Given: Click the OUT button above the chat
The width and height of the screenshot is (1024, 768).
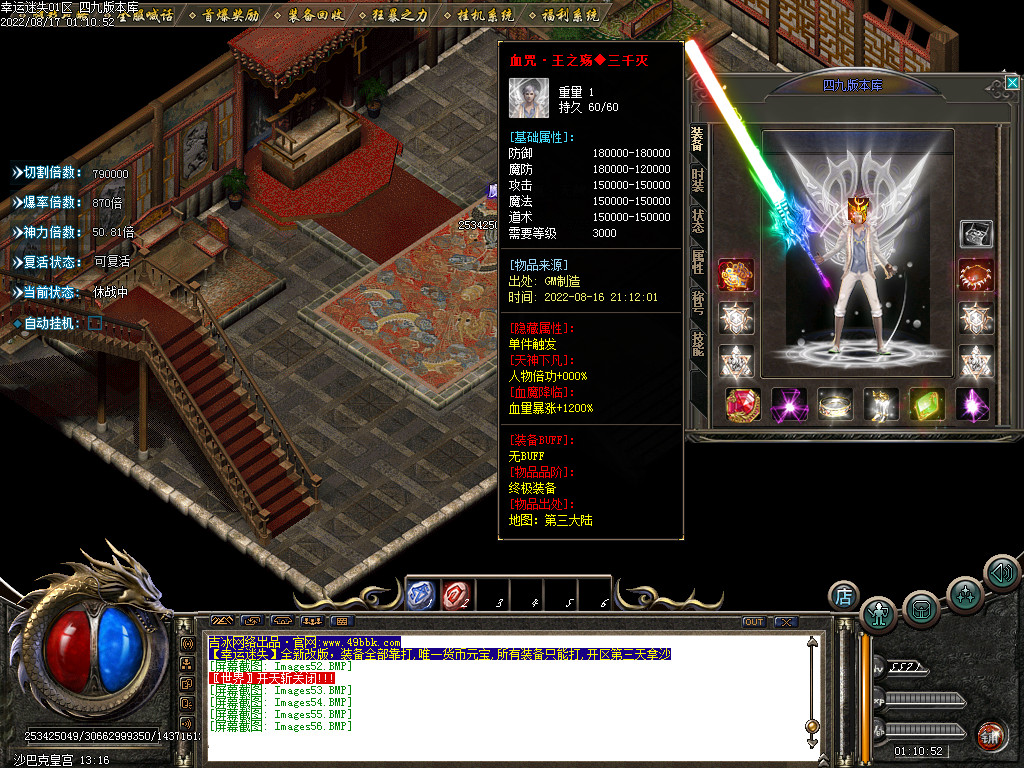Looking at the screenshot, I should [x=754, y=621].
